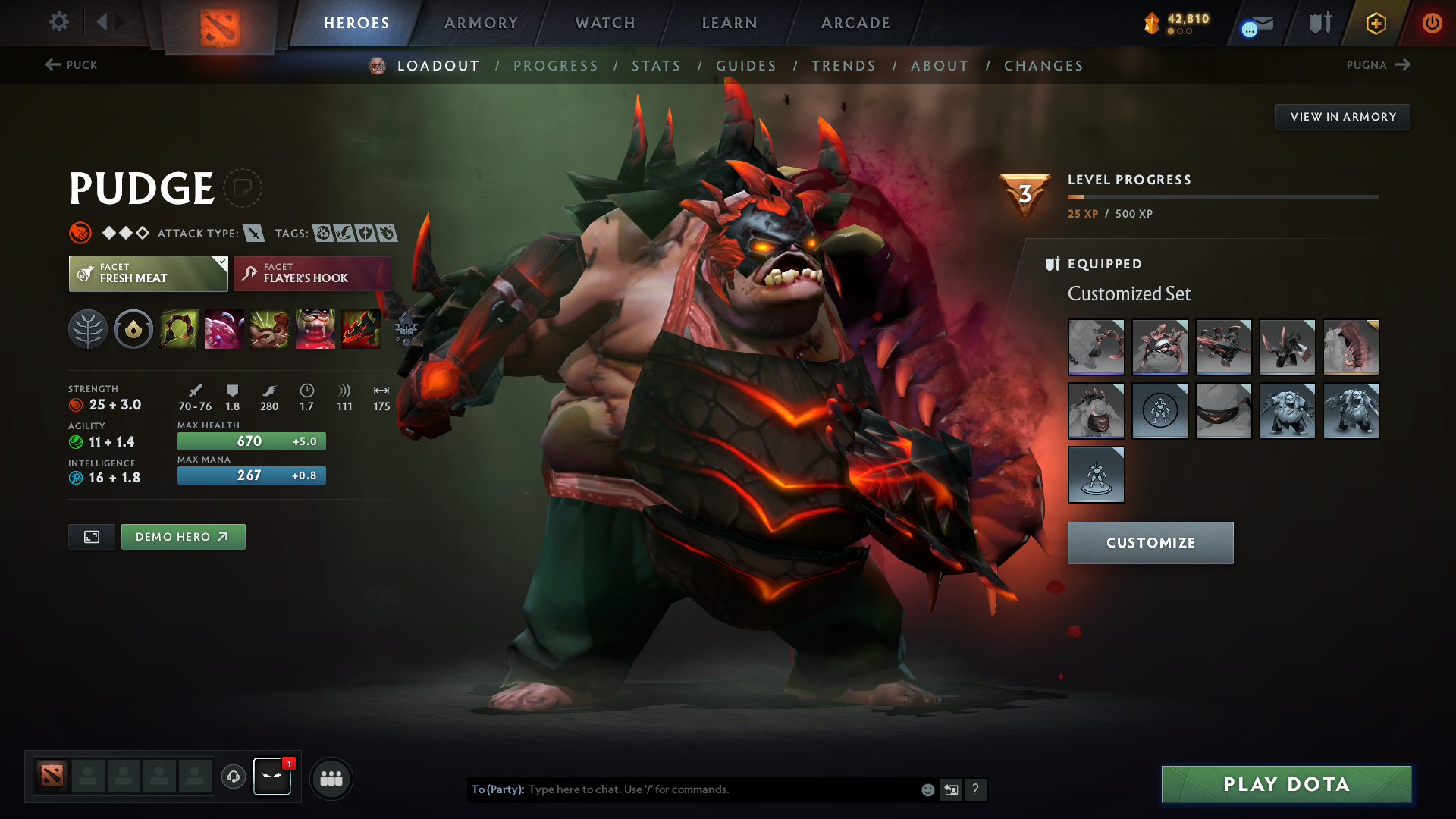View Pudge's innate ability icon
The height and width of the screenshot is (819, 1456).
[133, 329]
